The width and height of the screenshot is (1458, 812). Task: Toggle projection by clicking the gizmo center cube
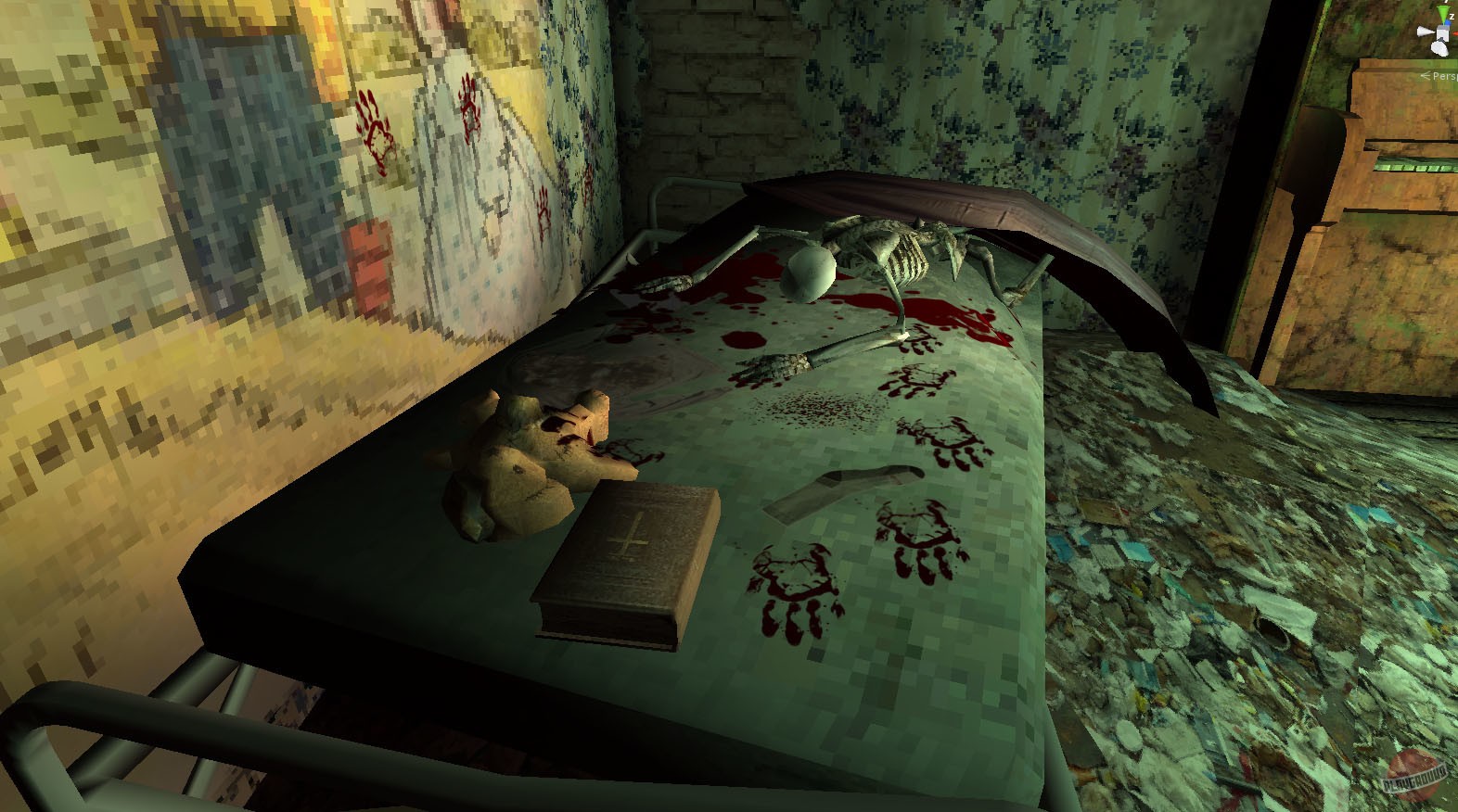click(1442, 32)
